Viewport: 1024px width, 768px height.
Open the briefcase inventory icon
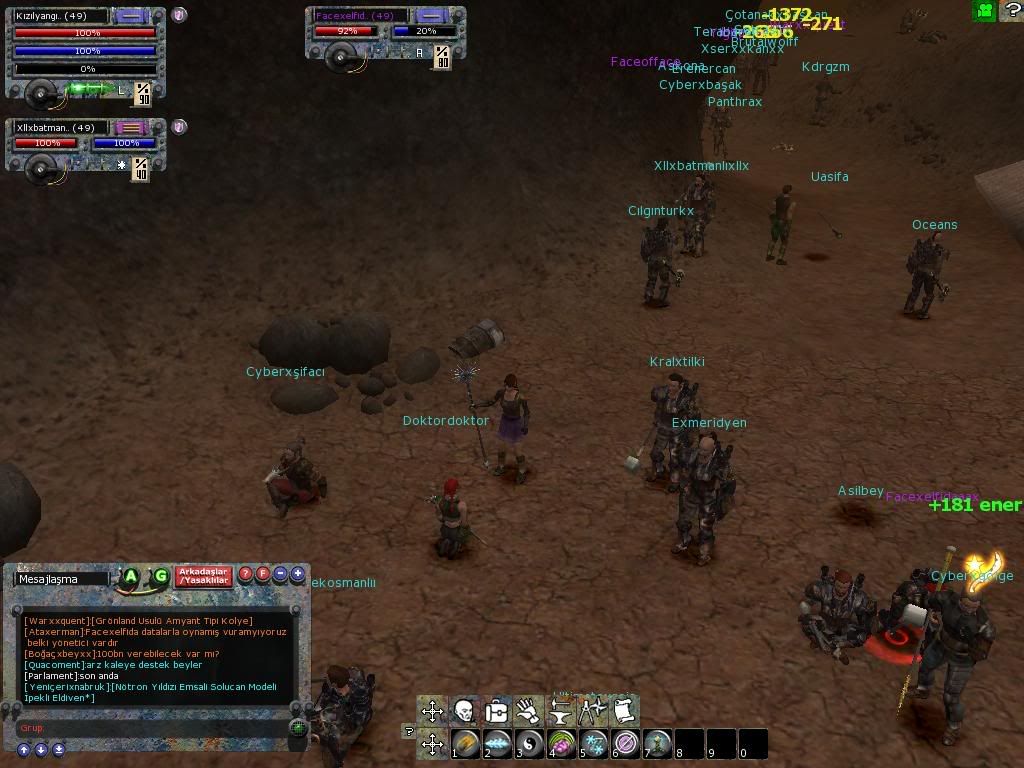[x=496, y=711]
